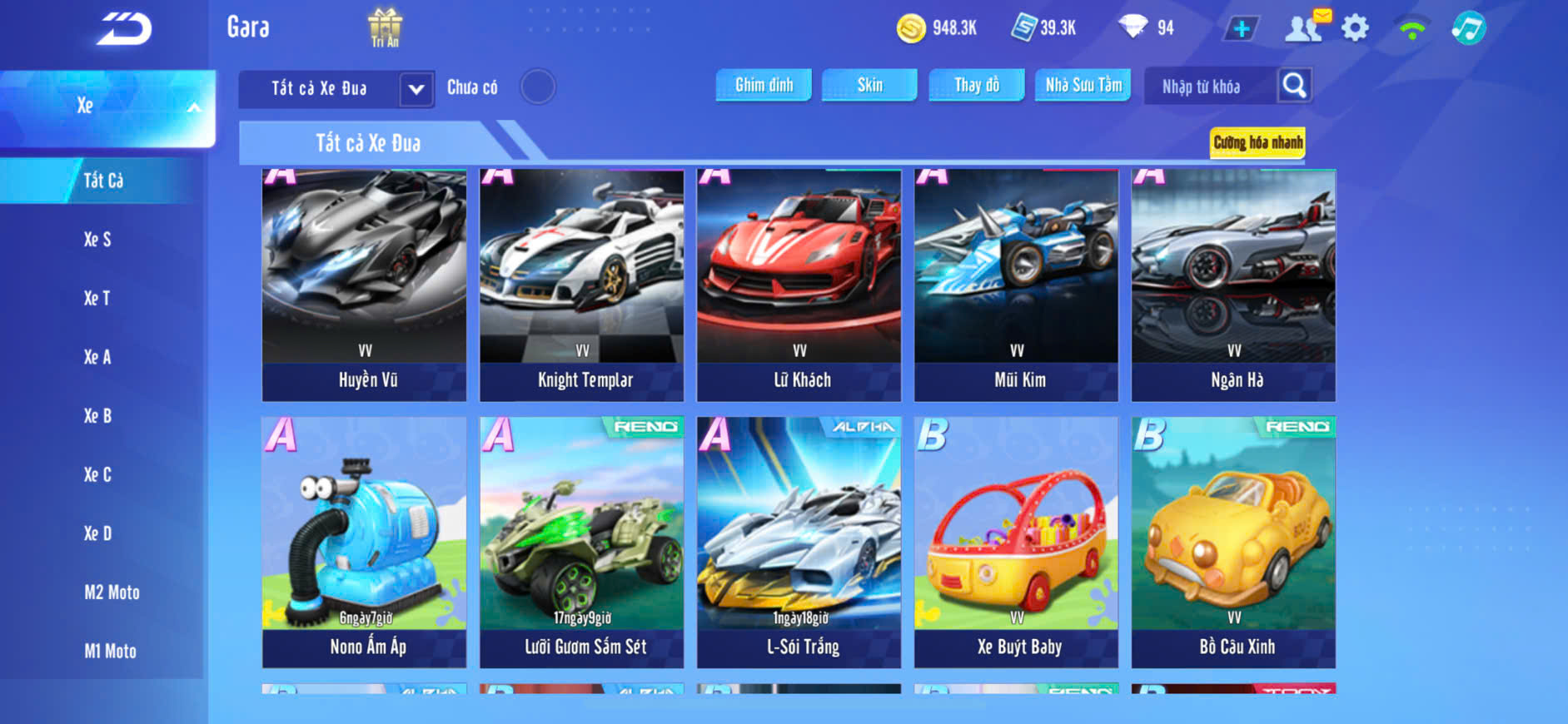The image size is (1568, 724).
Task: Click the keyword search field
Action: 1207,87
